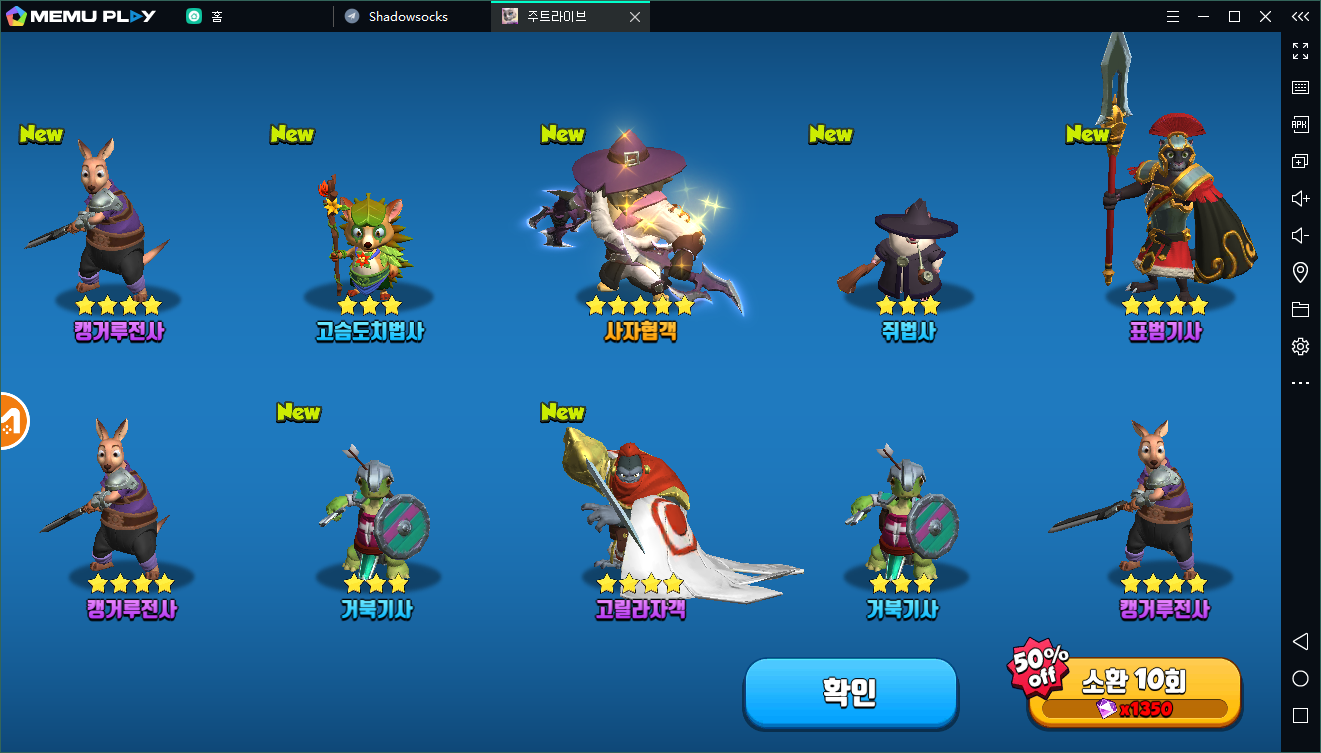The image size is (1321, 753).
Task: Switch to the 홈 emulator tab
Action: pos(216,17)
